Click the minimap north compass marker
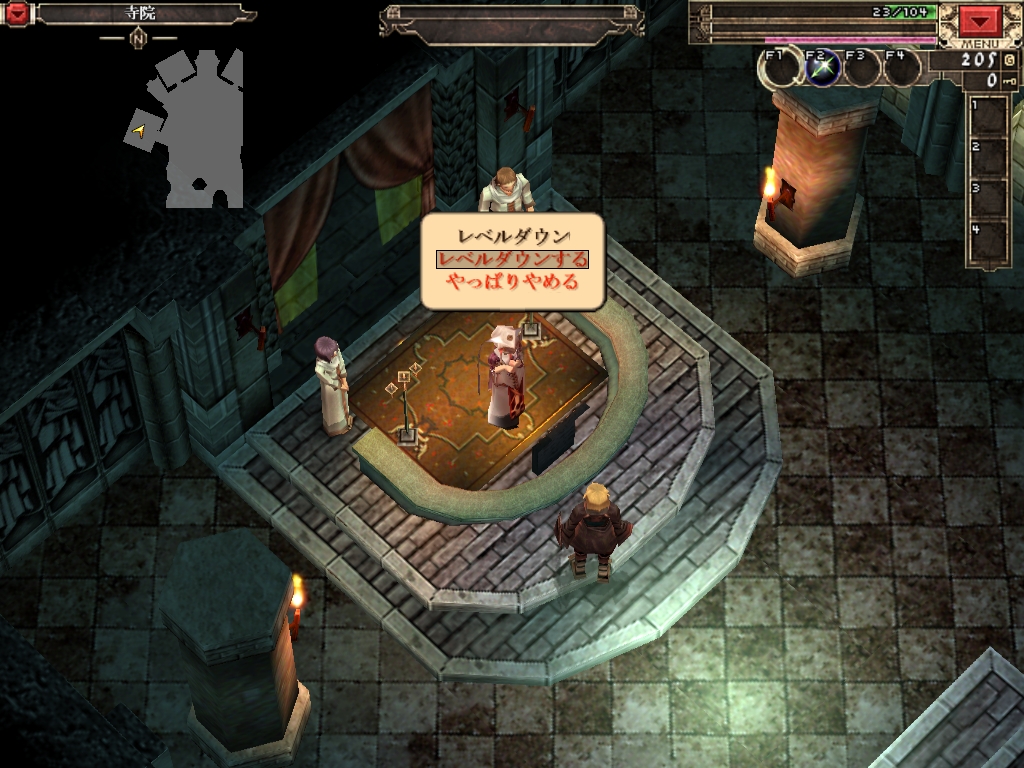The height and width of the screenshot is (768, 1024). click(x=138, y=38)
